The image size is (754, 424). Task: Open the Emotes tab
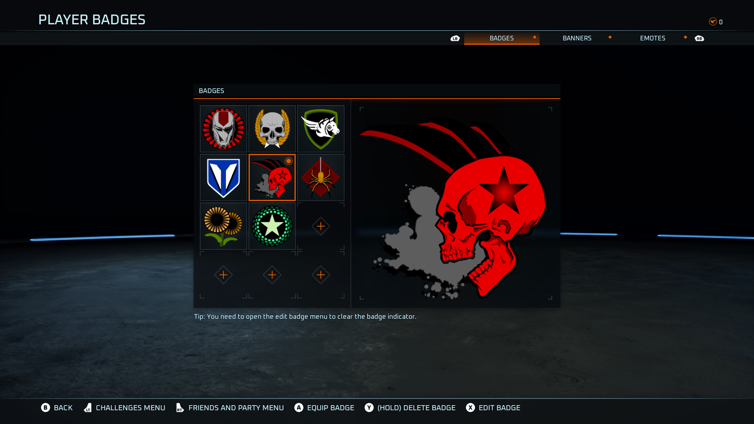point(652,38)
